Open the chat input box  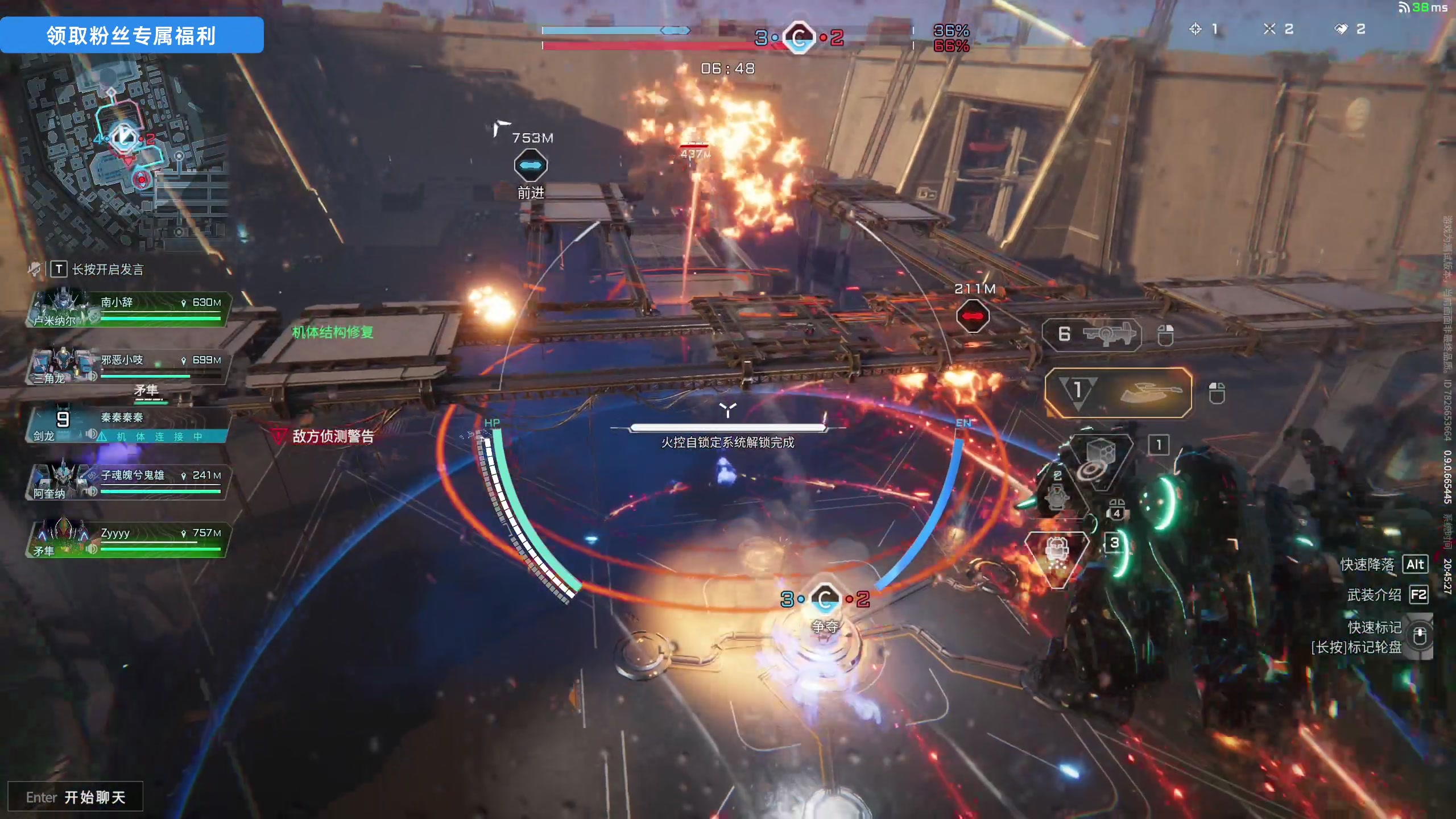(x=75, y=797)
